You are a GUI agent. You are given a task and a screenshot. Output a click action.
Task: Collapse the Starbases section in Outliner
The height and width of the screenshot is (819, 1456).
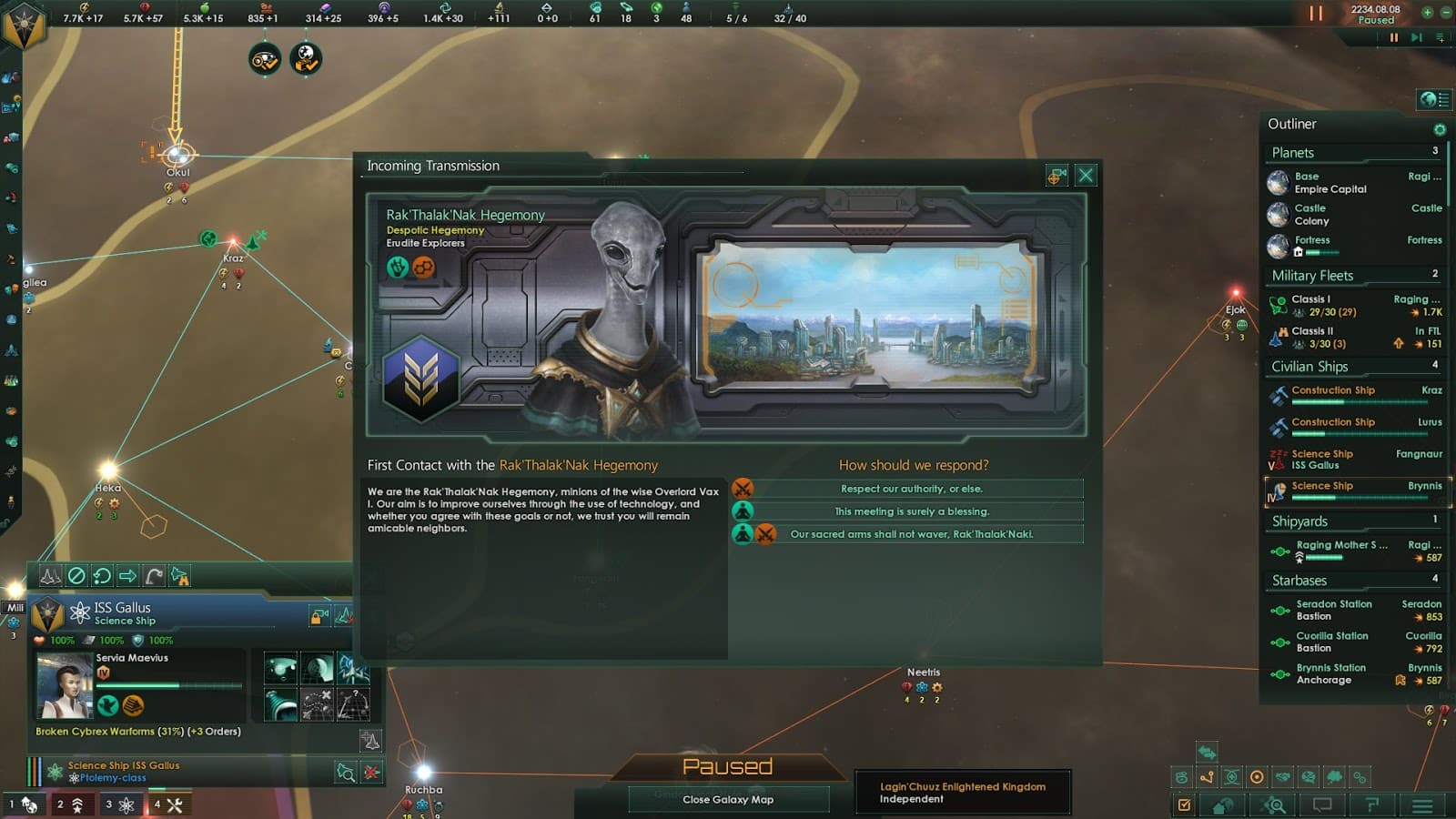pyautogui.click(x=1299, y=580)
